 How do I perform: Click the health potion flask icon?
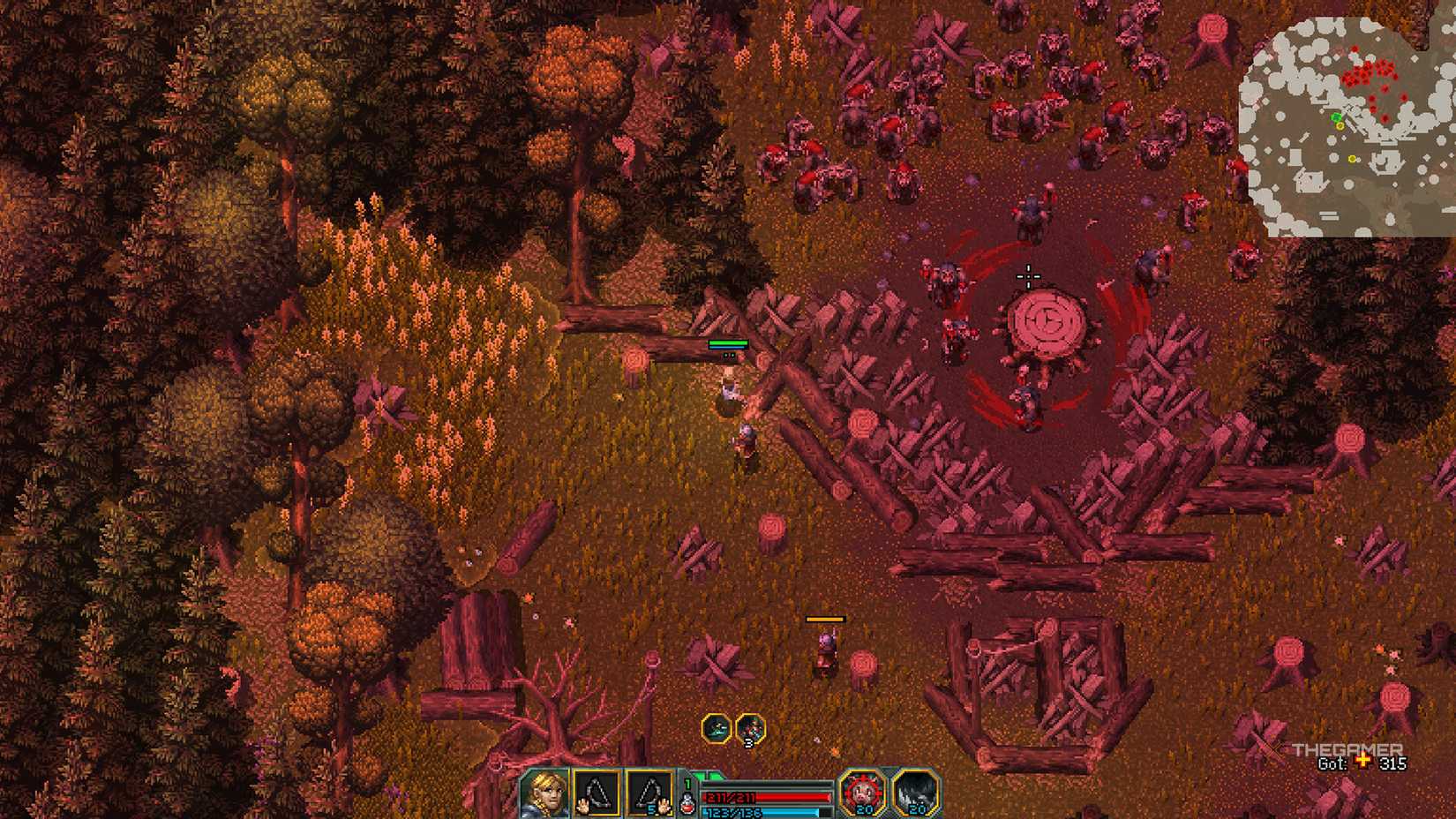point(687,803)
